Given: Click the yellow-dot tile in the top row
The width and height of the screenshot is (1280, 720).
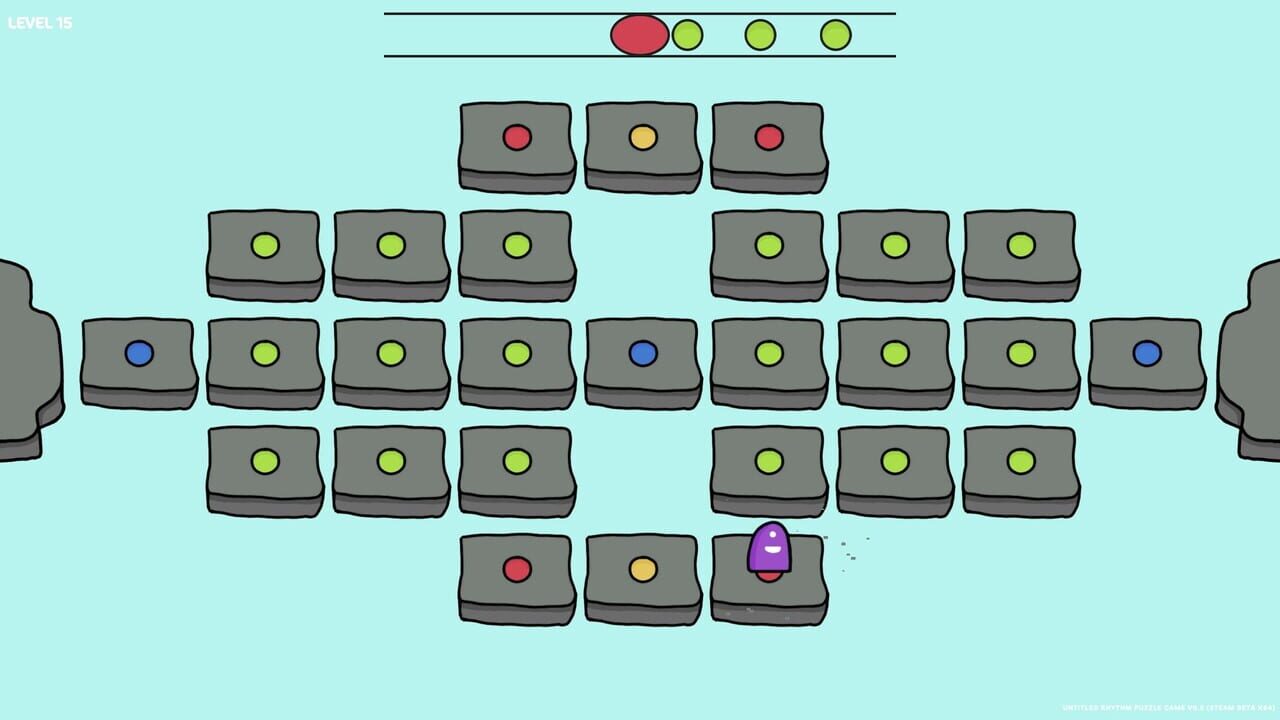Looking at the screenshot, I should [643, 139].
